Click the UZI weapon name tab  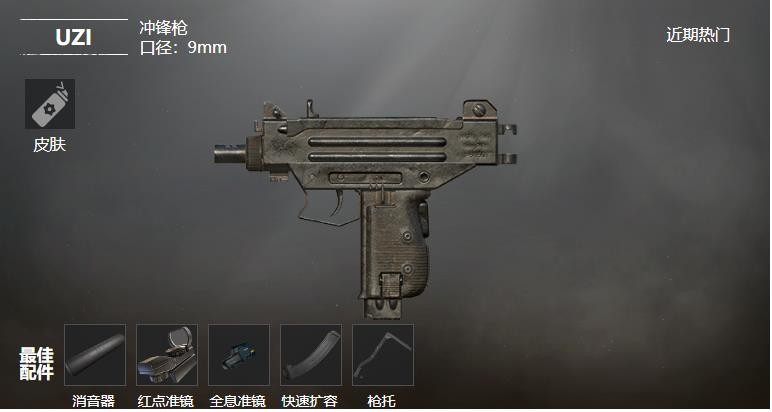pyautogui.click(x=74, y=37)
